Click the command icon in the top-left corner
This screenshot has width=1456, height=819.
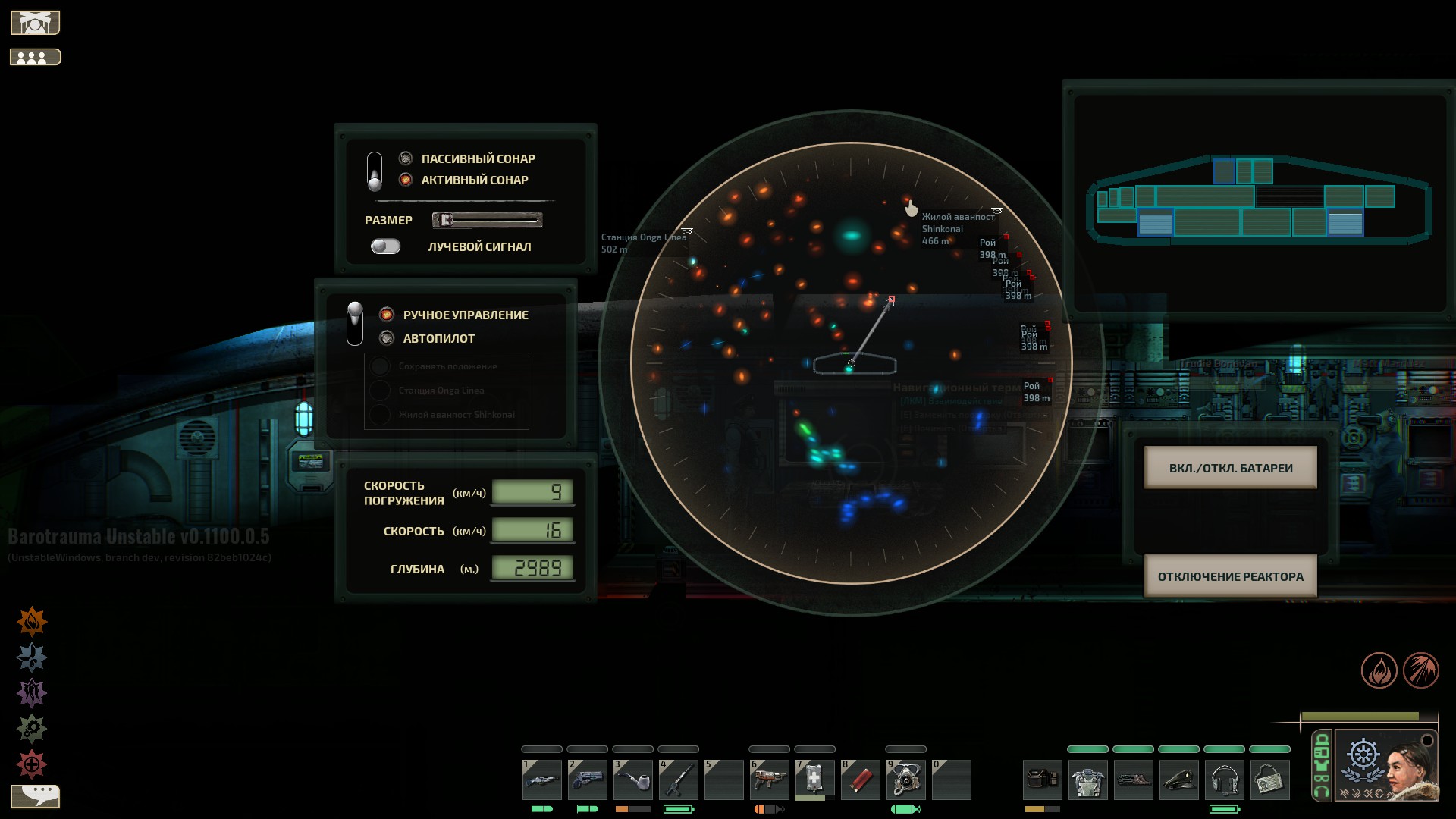[34, 22]
